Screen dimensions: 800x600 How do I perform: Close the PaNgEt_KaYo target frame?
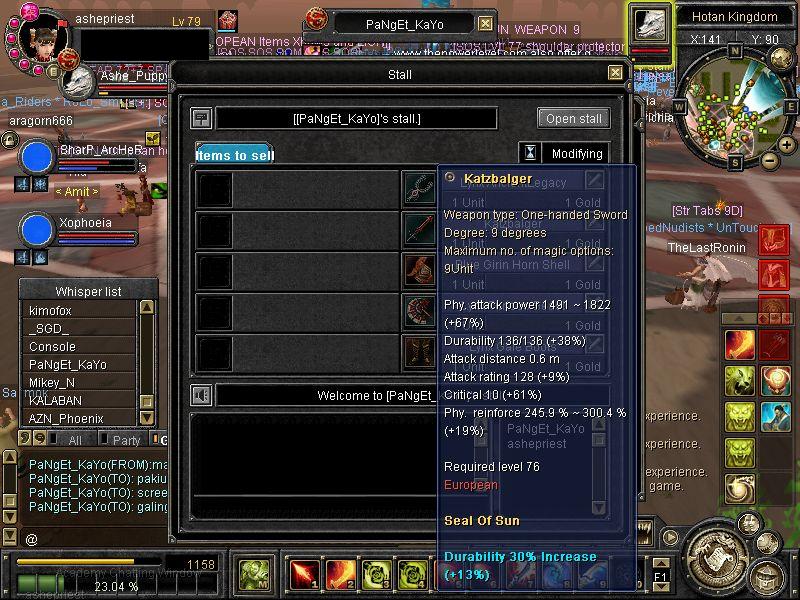pyautogui.click(x=485, y=24)
